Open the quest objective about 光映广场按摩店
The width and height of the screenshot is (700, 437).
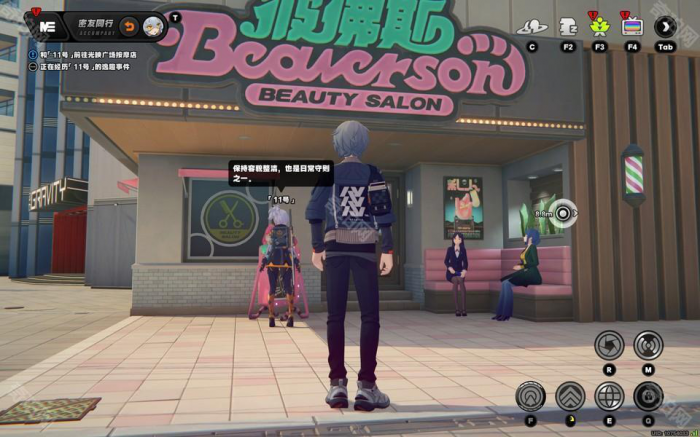pyautogui.click(x=97, y=53)
